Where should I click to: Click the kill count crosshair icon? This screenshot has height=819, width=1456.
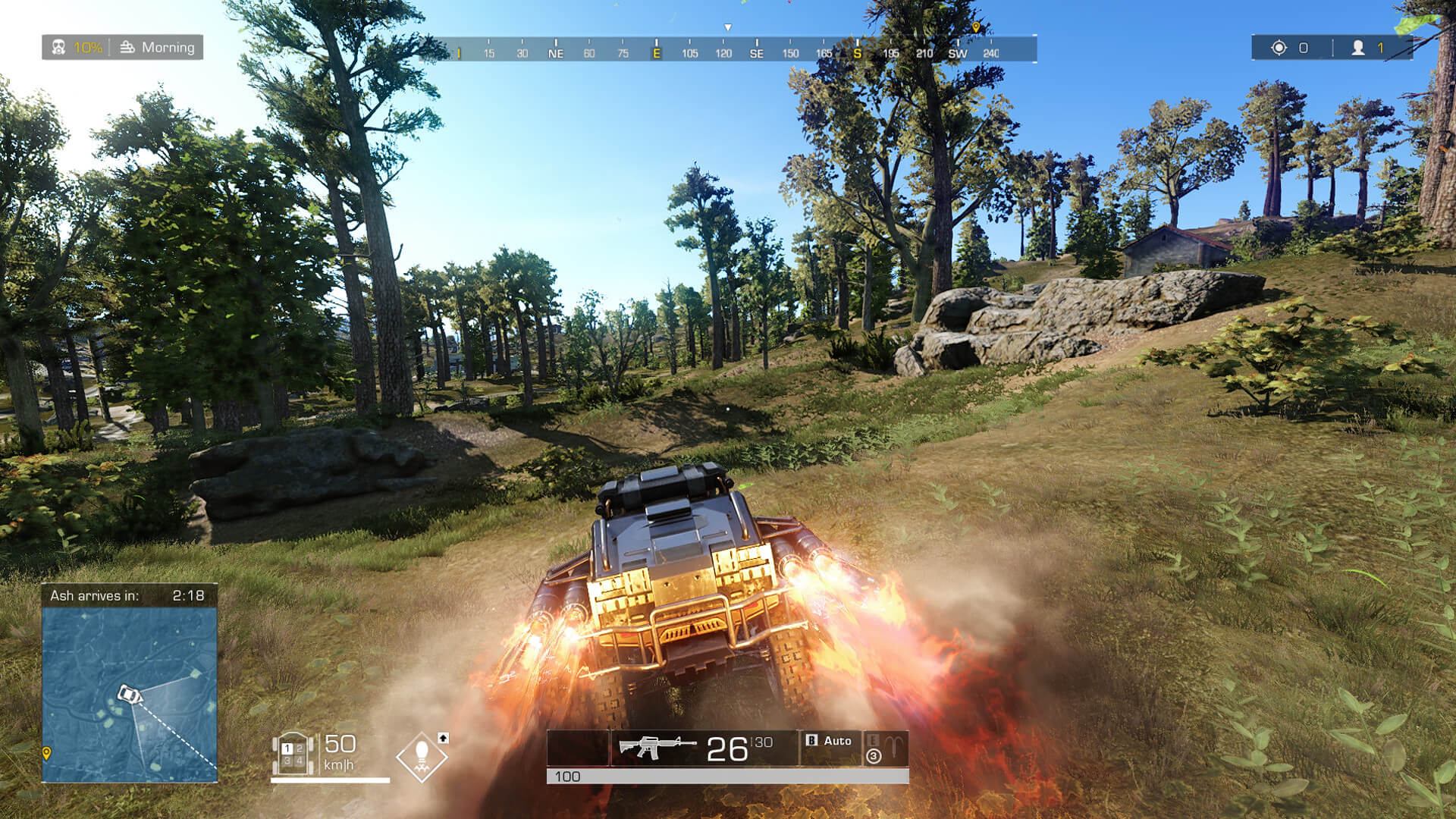tap(1279, 48)
